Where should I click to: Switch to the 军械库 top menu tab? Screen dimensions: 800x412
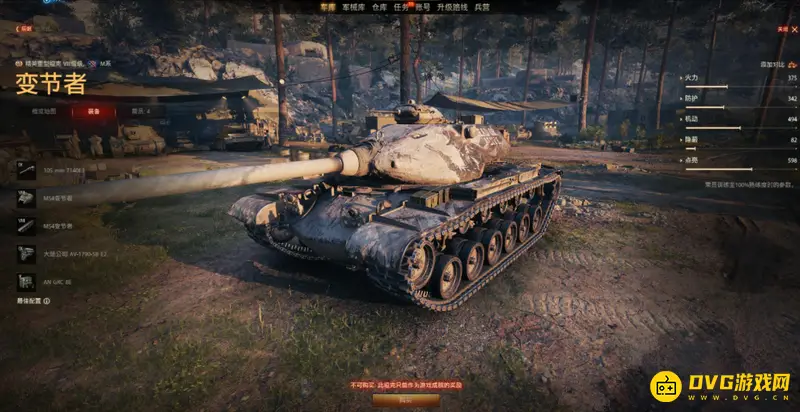(352, 6)
